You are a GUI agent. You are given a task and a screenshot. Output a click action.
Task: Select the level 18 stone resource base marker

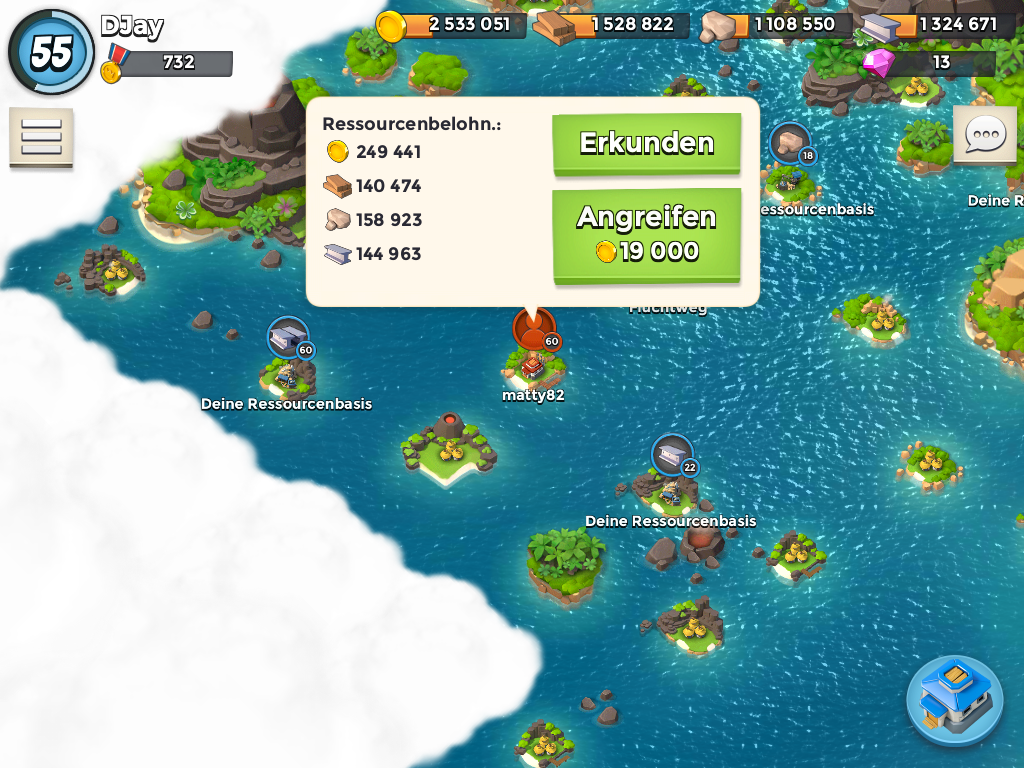click(x=790, y=143)
